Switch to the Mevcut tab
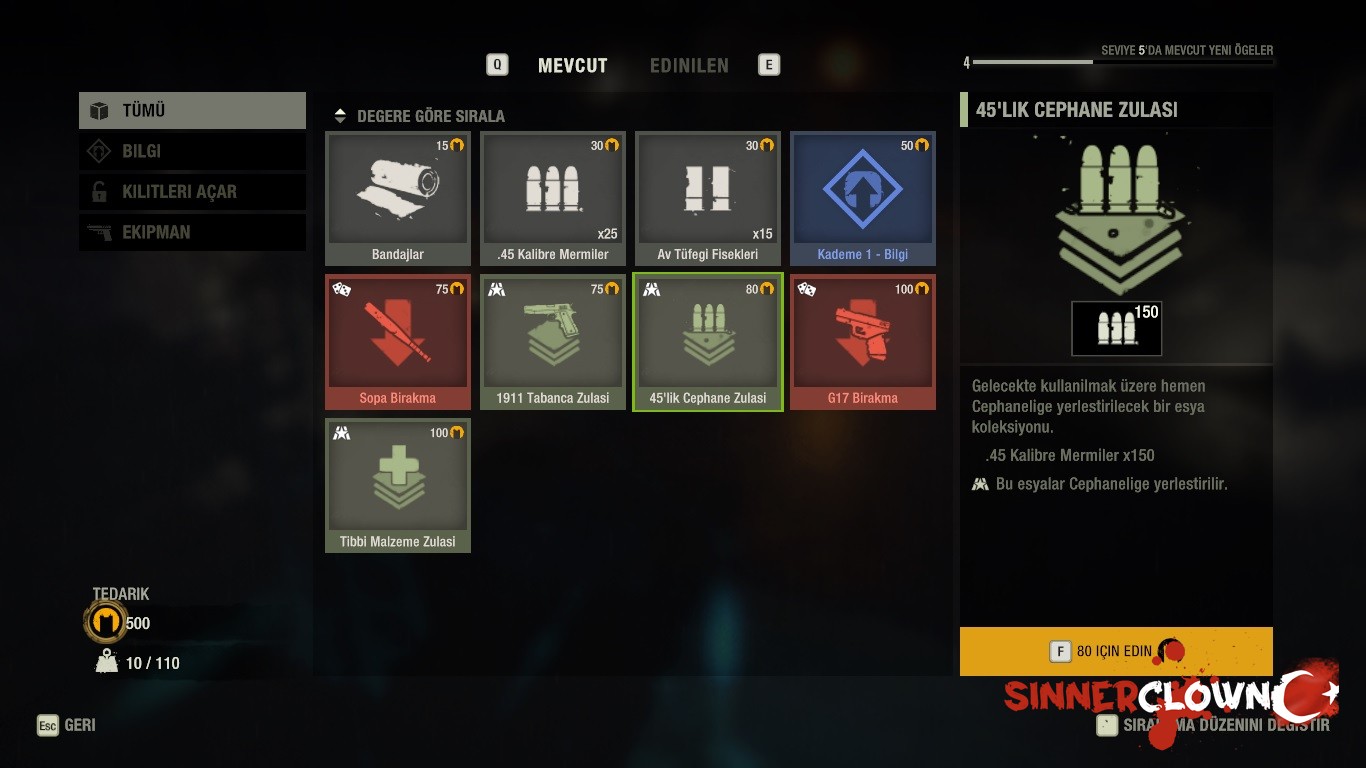This screenshot has height=768, width=1366. click(x=572, y=66)
